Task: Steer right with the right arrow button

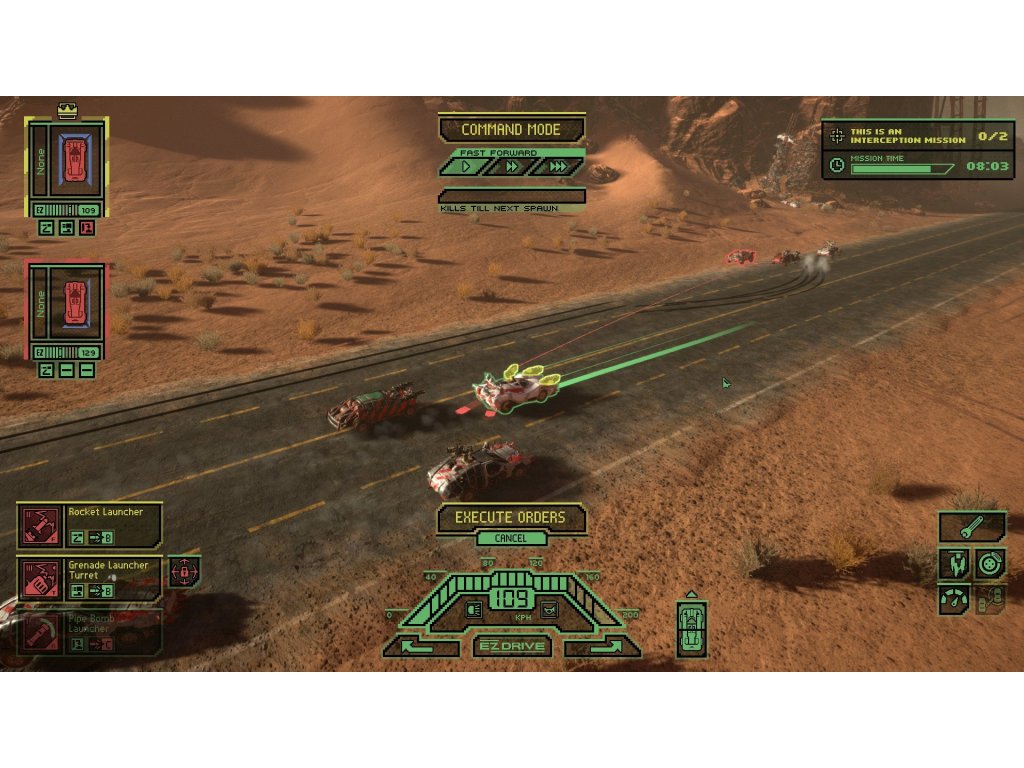Action: 602,647
